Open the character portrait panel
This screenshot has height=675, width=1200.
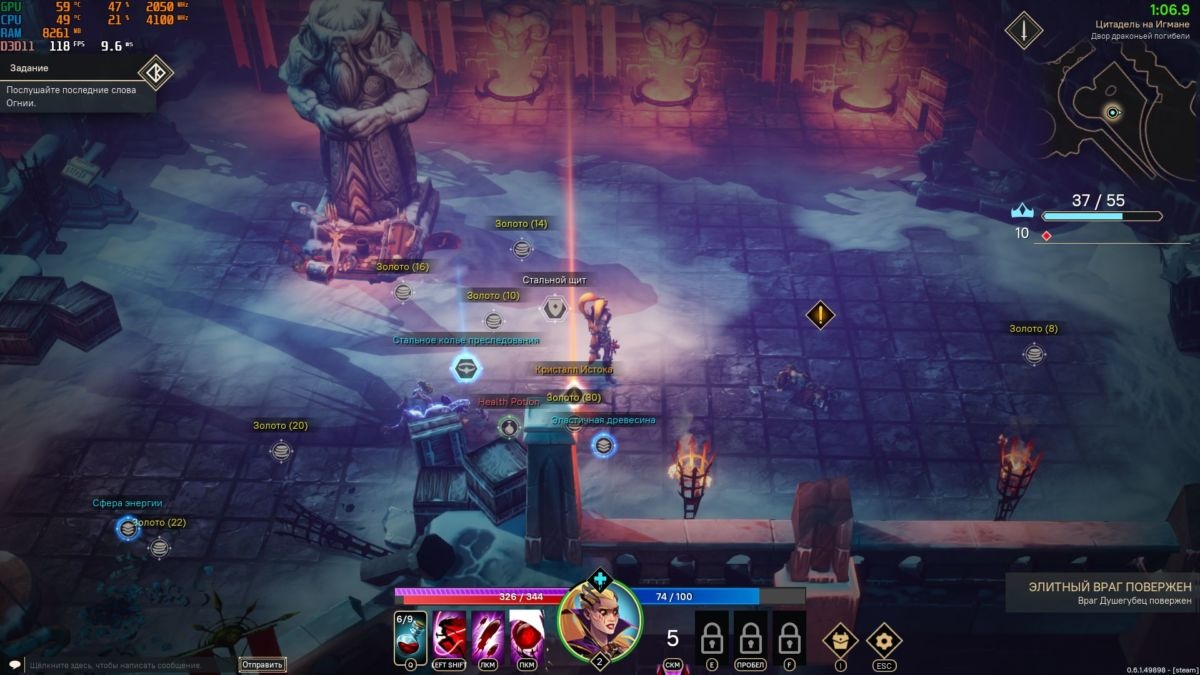coord(599,622)
